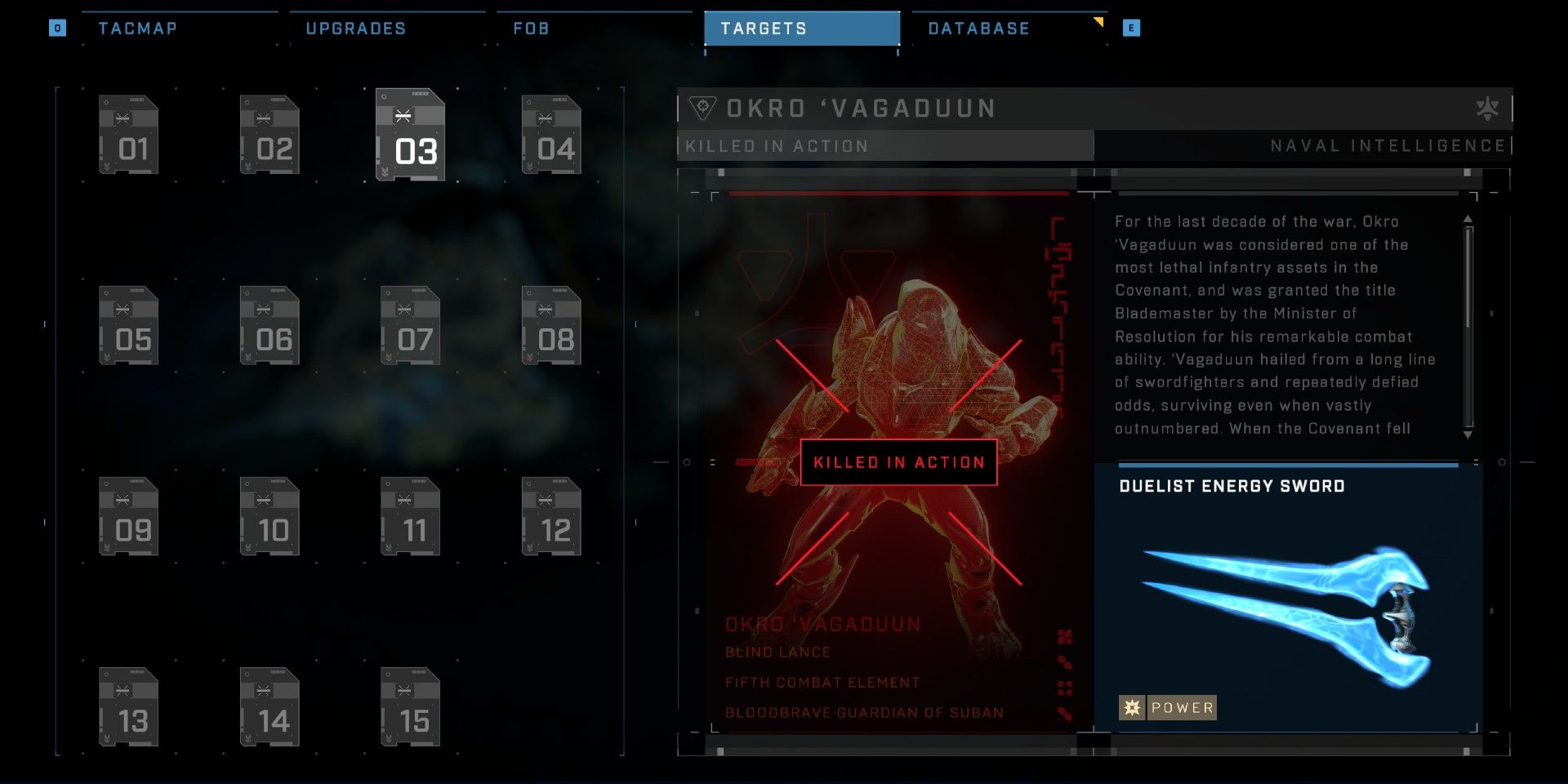Image resolution: width=1568 pixels, height=784 pixels.
Task: Select target file 13
Action: (x=128, y=707)
